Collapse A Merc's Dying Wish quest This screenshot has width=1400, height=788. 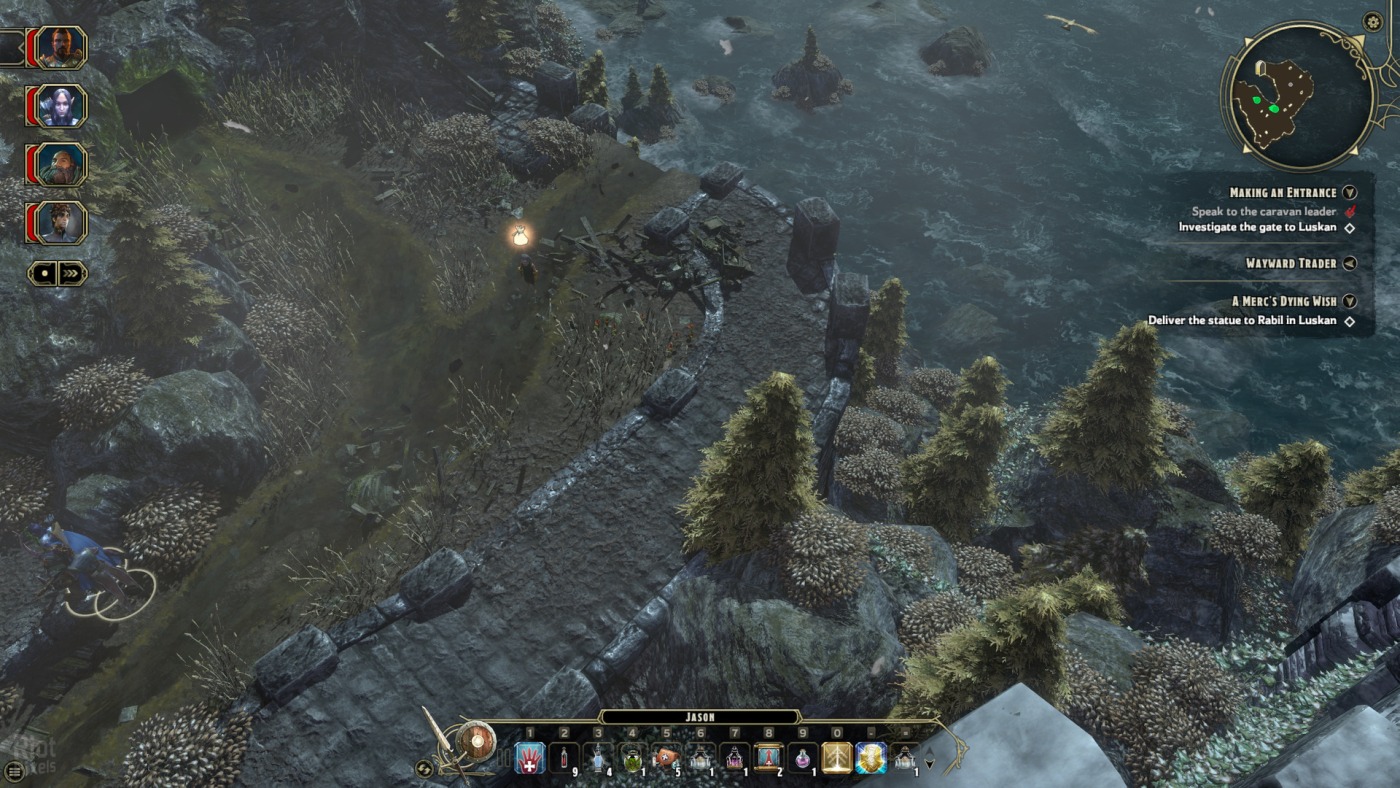point(1349,301)
